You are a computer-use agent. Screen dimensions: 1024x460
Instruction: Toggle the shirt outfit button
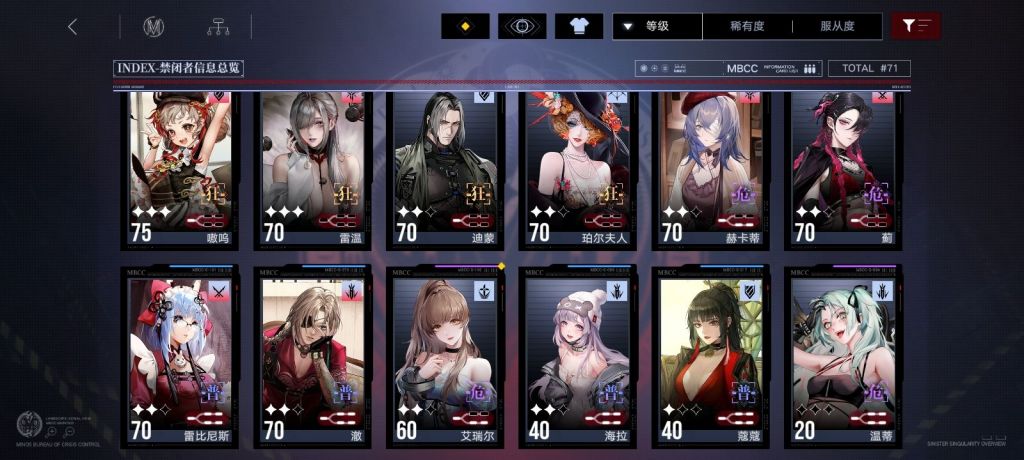pos(579,27)
